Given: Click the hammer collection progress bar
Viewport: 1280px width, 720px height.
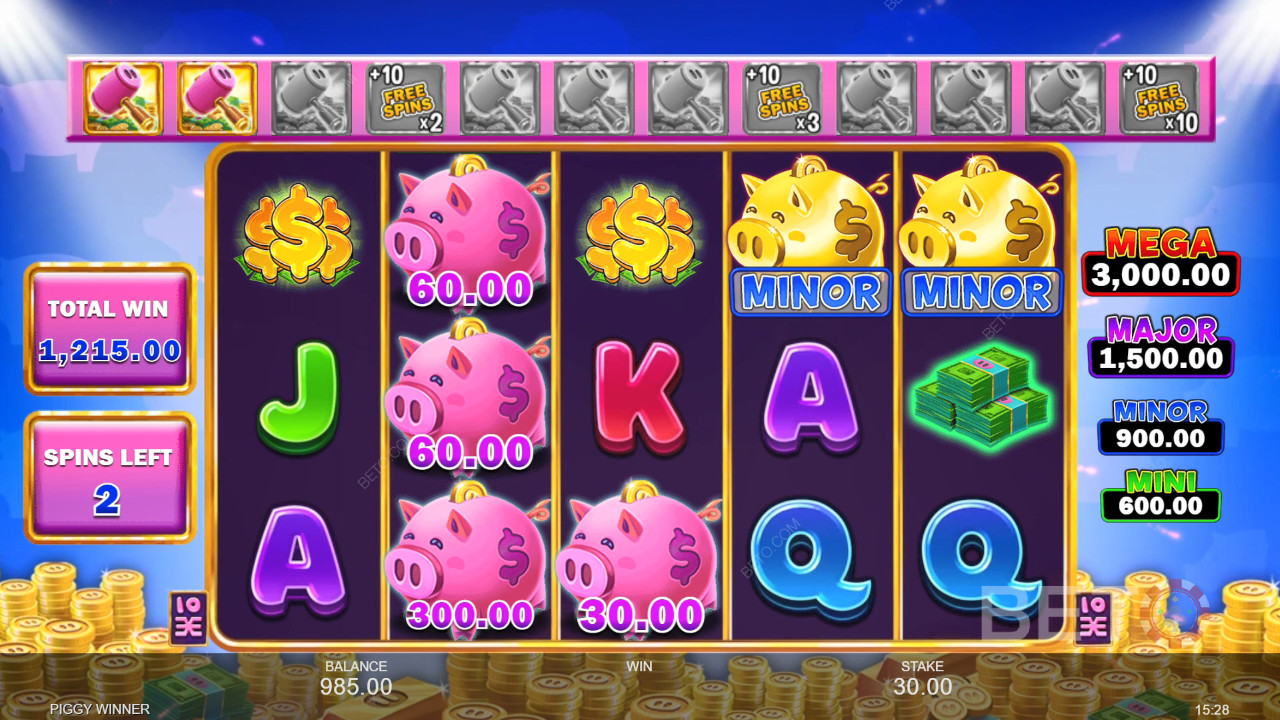Looking at the screenshot, I should 640,97.
